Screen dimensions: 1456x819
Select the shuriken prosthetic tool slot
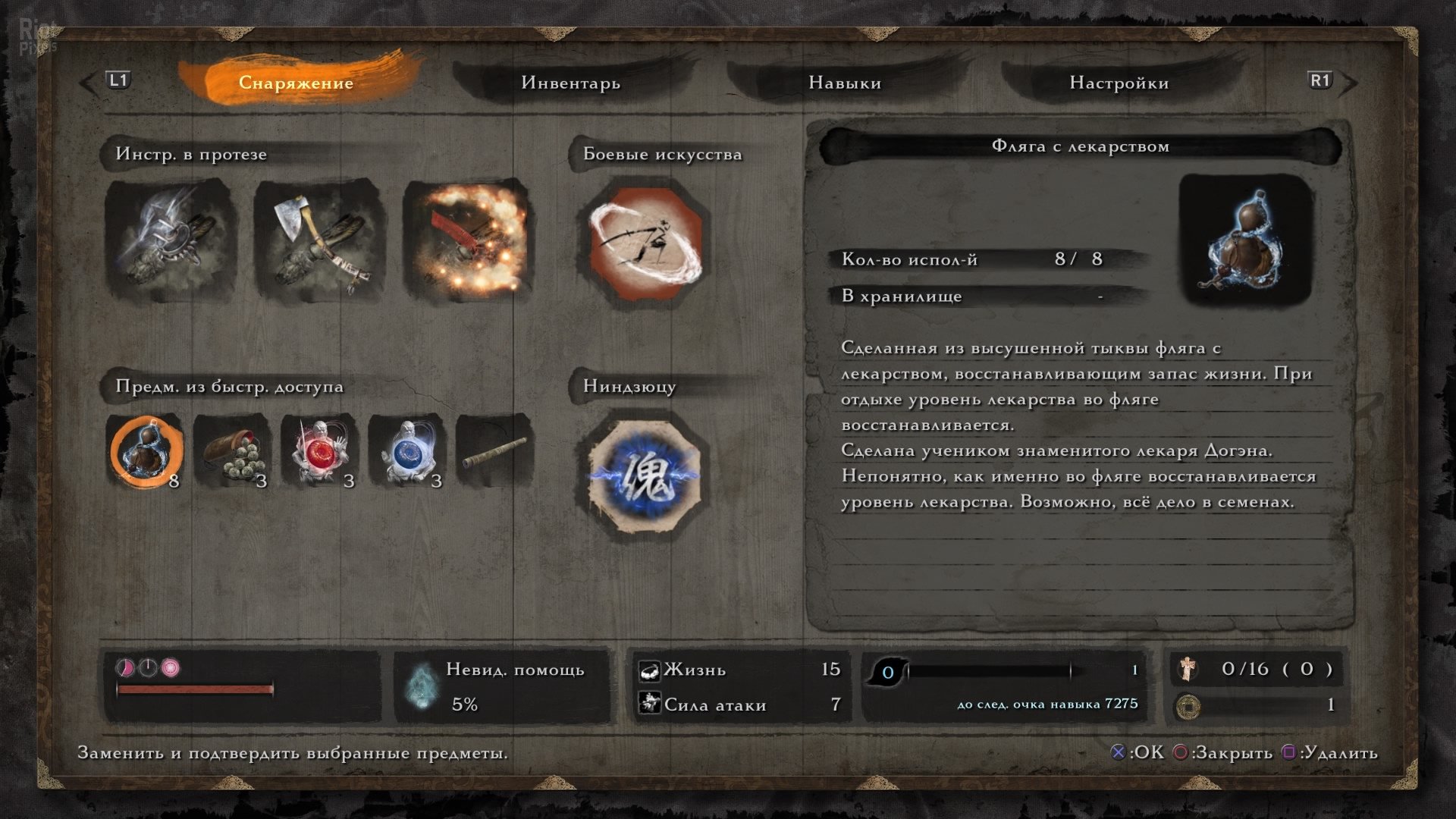(x=170, y=240)
